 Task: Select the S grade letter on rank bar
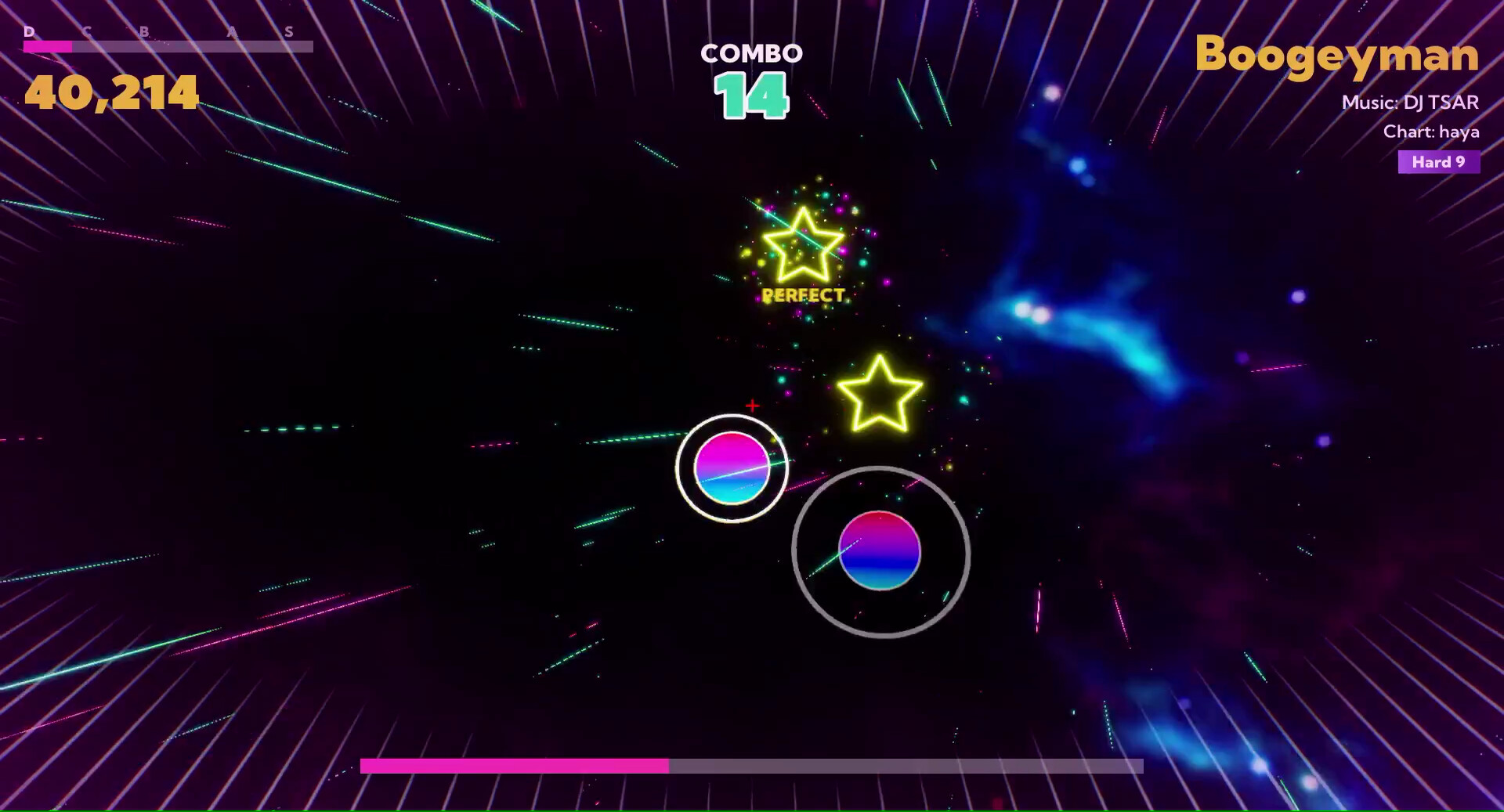click(291, 32)
